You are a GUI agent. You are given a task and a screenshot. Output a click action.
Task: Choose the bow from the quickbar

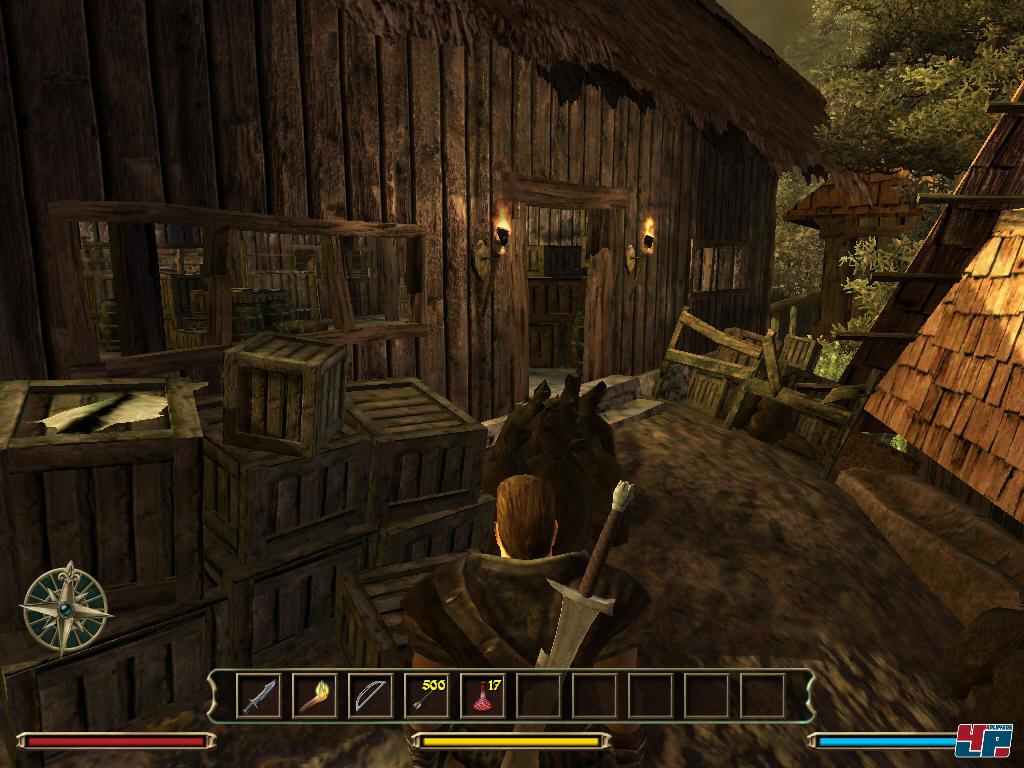tap(370, 695)
